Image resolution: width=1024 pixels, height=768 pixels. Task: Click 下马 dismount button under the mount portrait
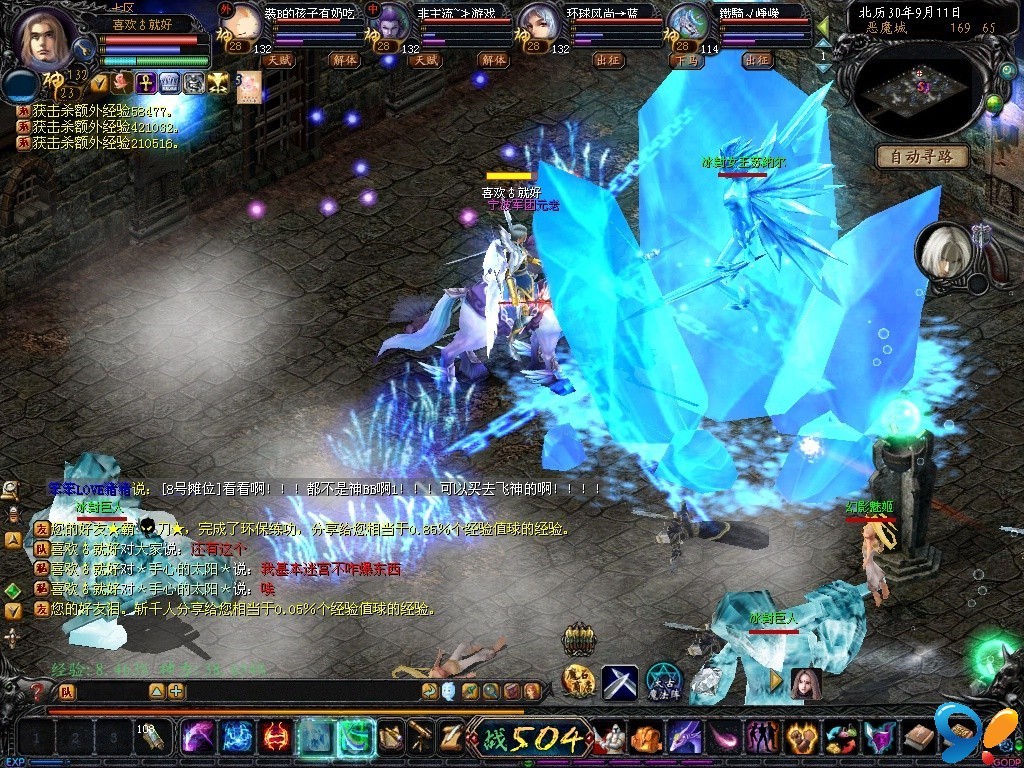(685, 60)
